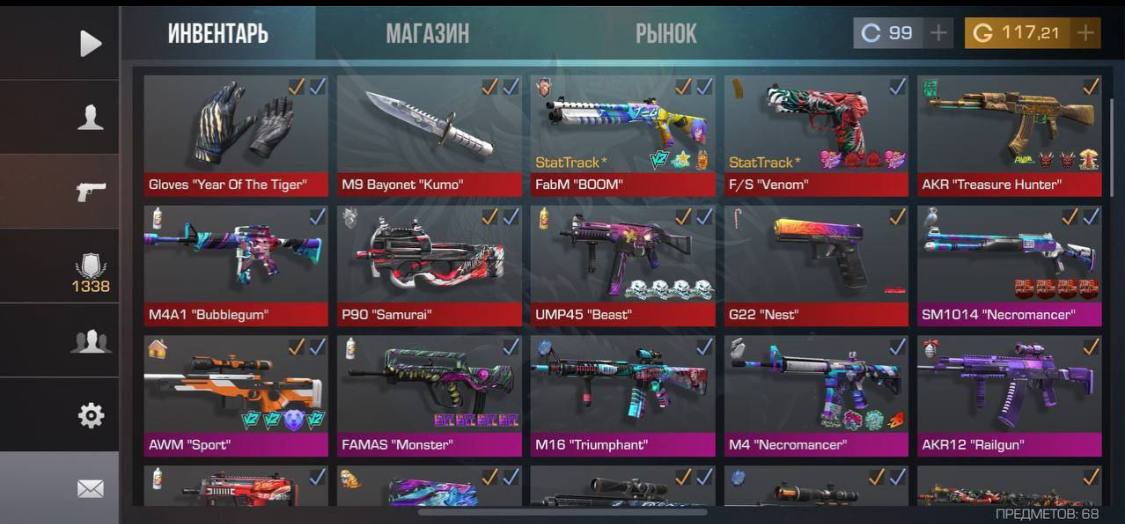Image resolution: width=1125 pixels, height=524 pixels.
Task: Show the friends group icon
Action: [x=90, y=341]
